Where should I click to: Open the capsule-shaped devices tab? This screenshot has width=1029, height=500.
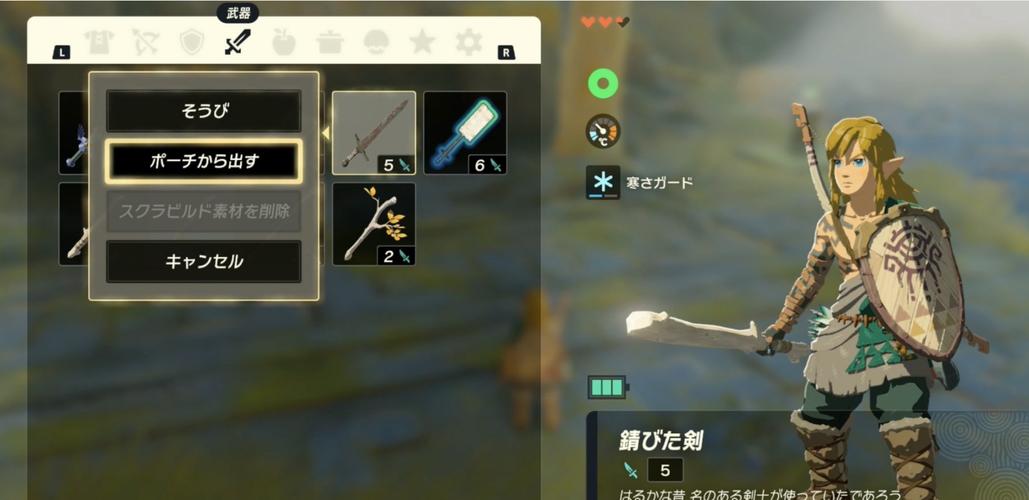coord(376,42)
